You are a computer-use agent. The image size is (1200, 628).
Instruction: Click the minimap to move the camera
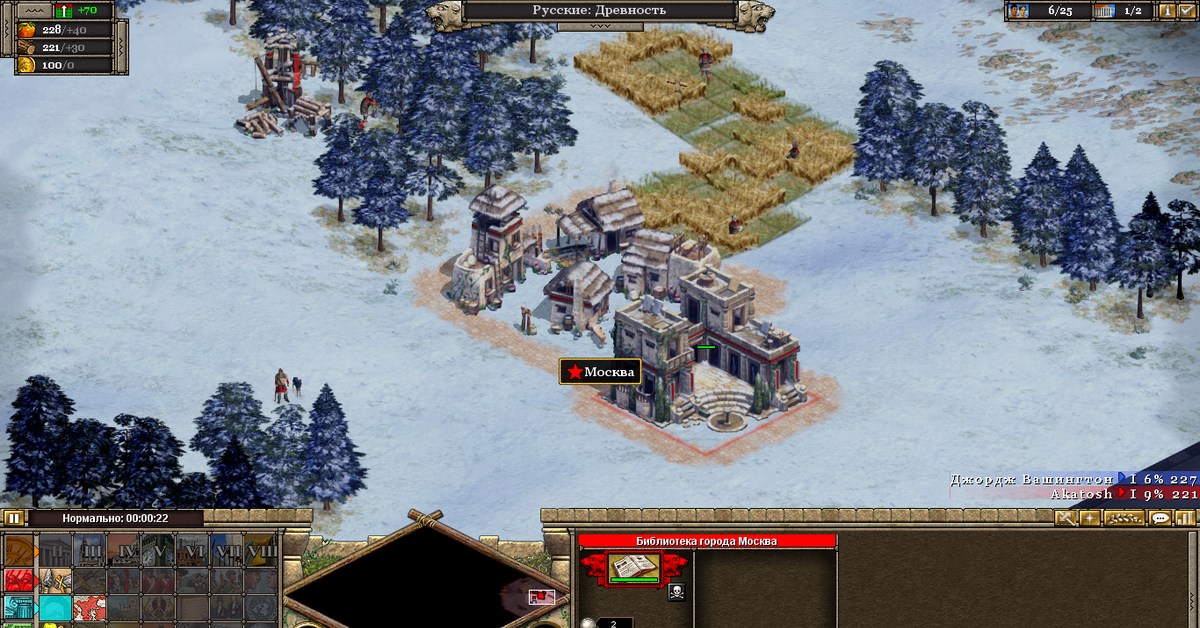(x=420, y=580)
